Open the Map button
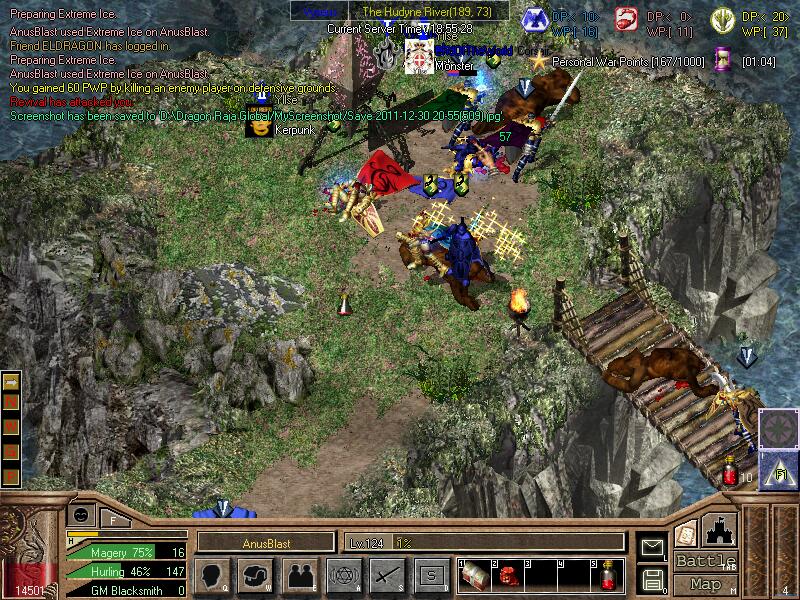 coord(706,584)
